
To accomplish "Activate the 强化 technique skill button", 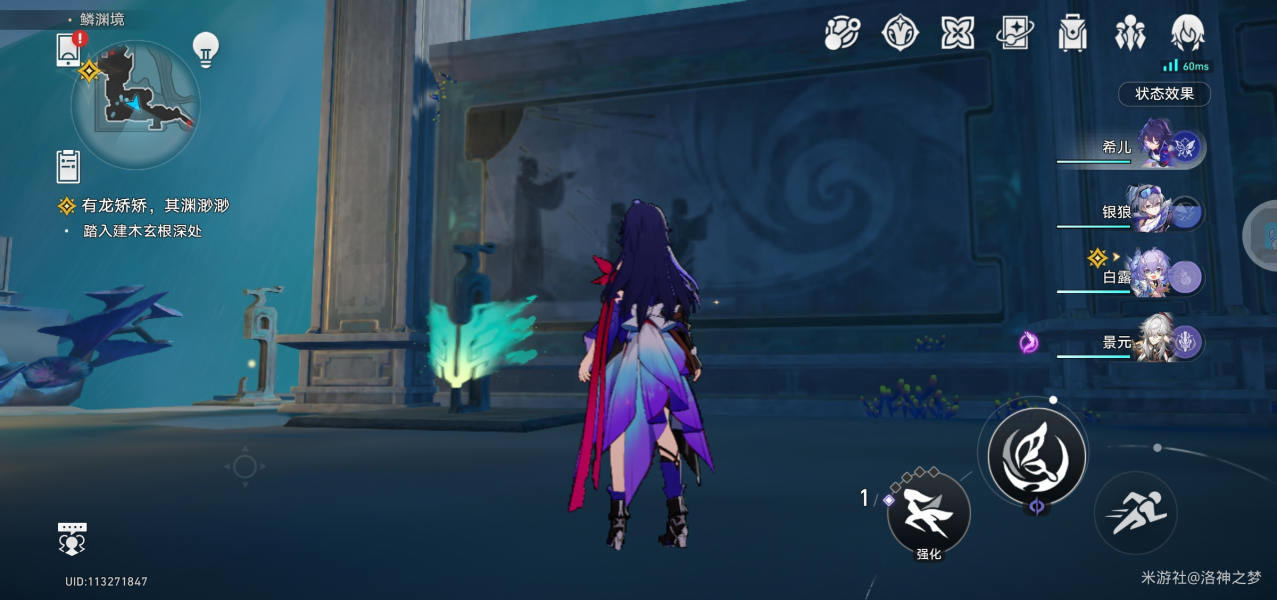I will (x=929, y=514).
